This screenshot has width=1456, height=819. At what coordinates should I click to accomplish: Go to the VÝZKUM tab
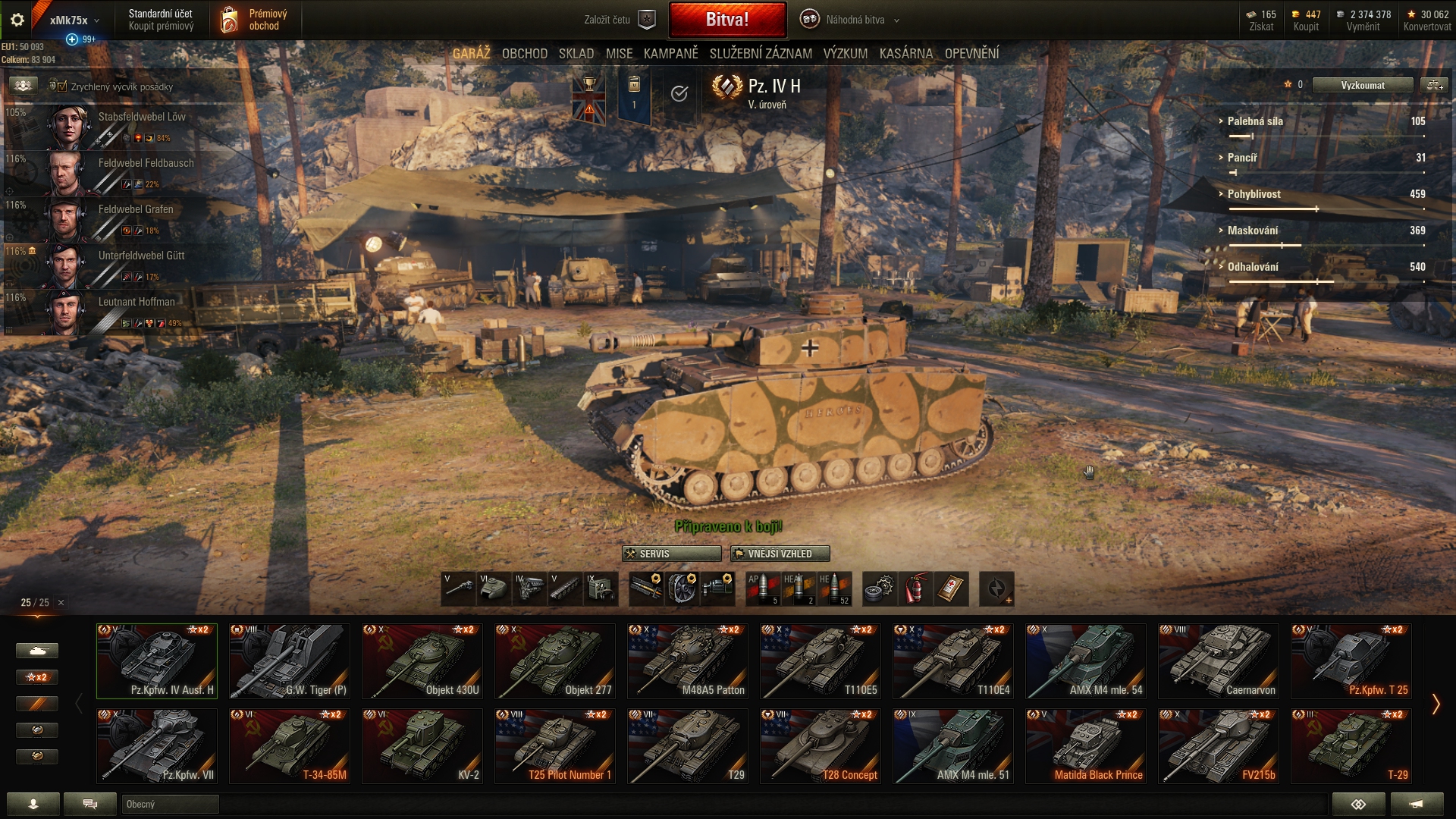[x=845, y=54]
